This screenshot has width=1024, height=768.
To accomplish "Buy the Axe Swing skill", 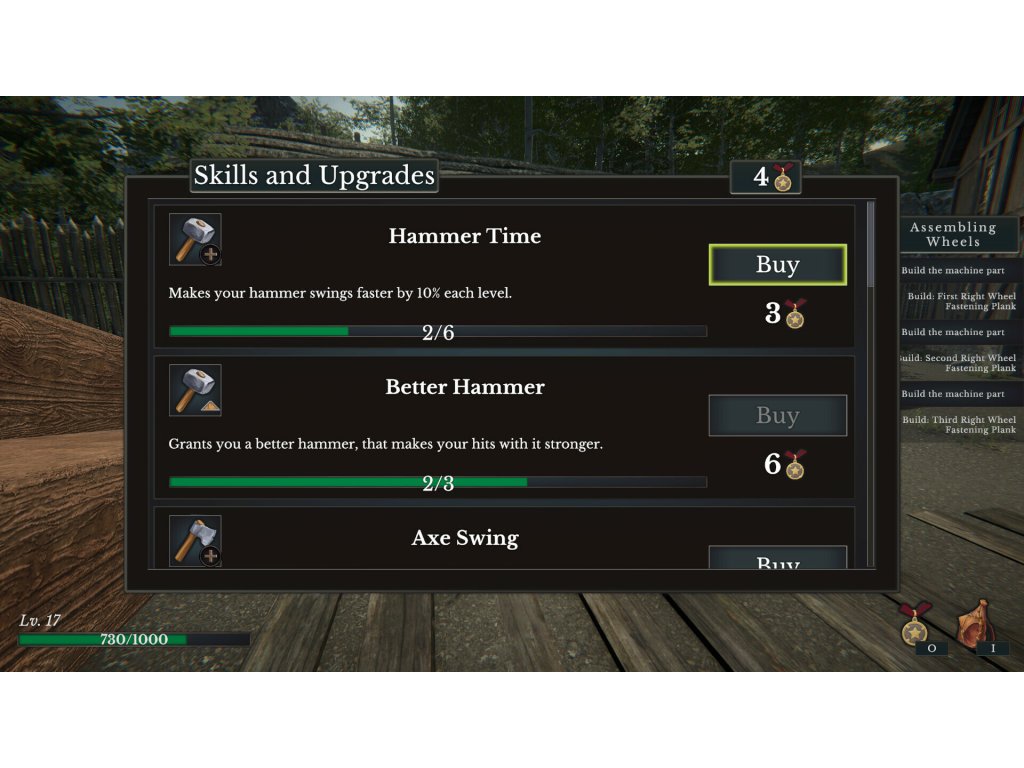I will pyautogui.click(x=778, y=559).
